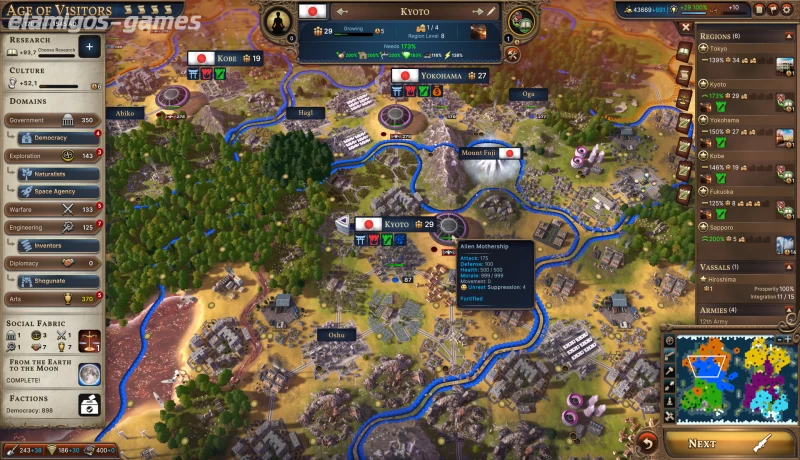The width and height of the screenshot is (800, 460).
Task: Open the Factions ballot box icon
Action: [x=89, y=404]
